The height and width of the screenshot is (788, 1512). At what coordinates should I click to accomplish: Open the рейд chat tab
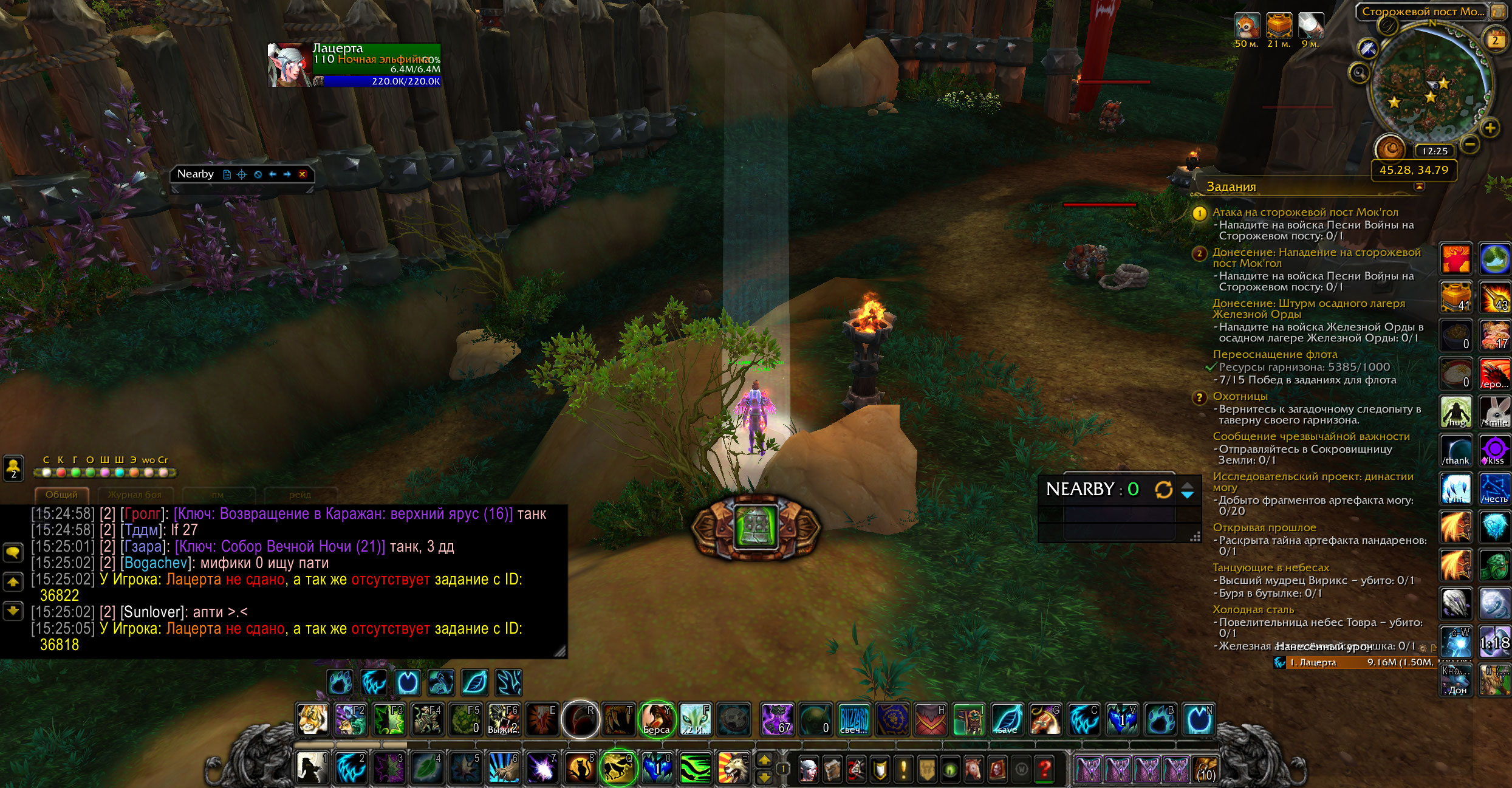(300, 495)
